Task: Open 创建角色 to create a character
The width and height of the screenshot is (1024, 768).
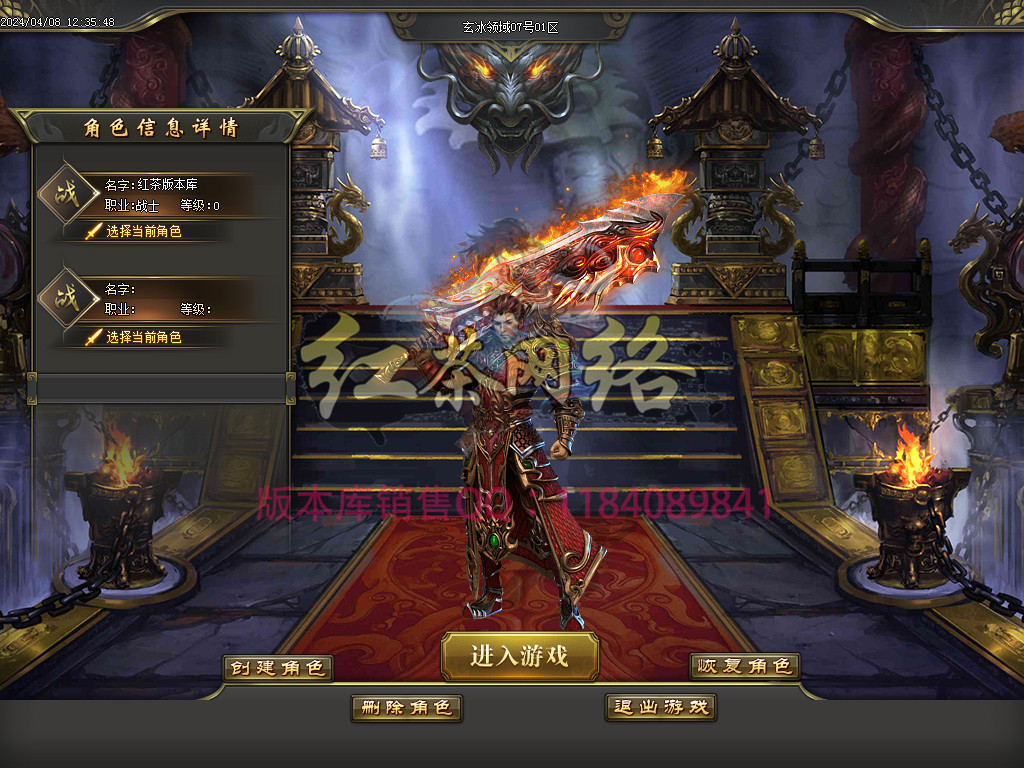Action: (x=277, y=668)
